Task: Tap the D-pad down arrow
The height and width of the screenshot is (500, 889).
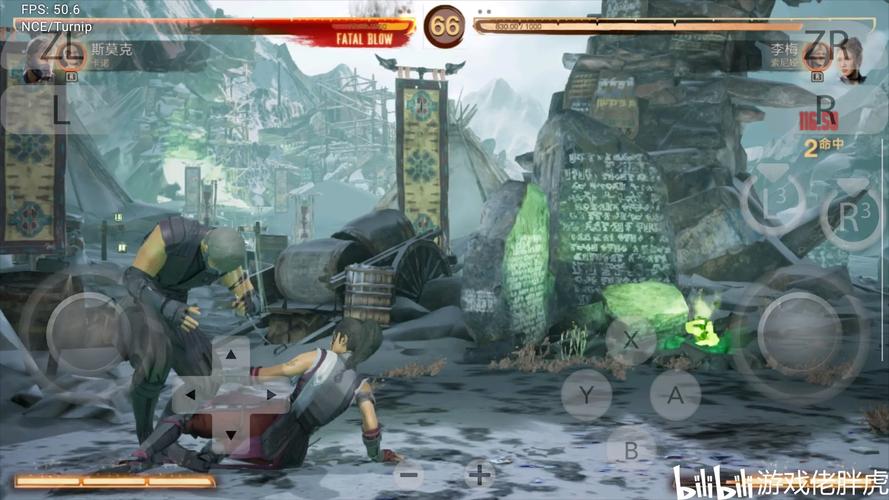Action: point(231,434)
